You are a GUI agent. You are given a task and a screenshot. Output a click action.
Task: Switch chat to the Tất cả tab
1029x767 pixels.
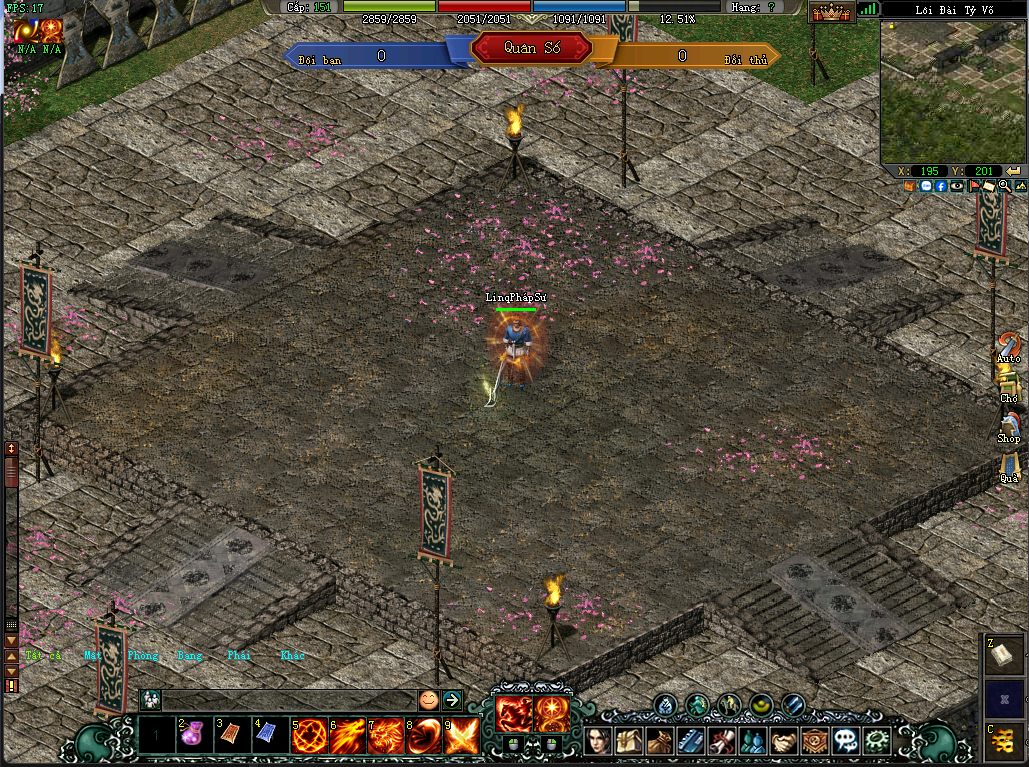(44, 656)
